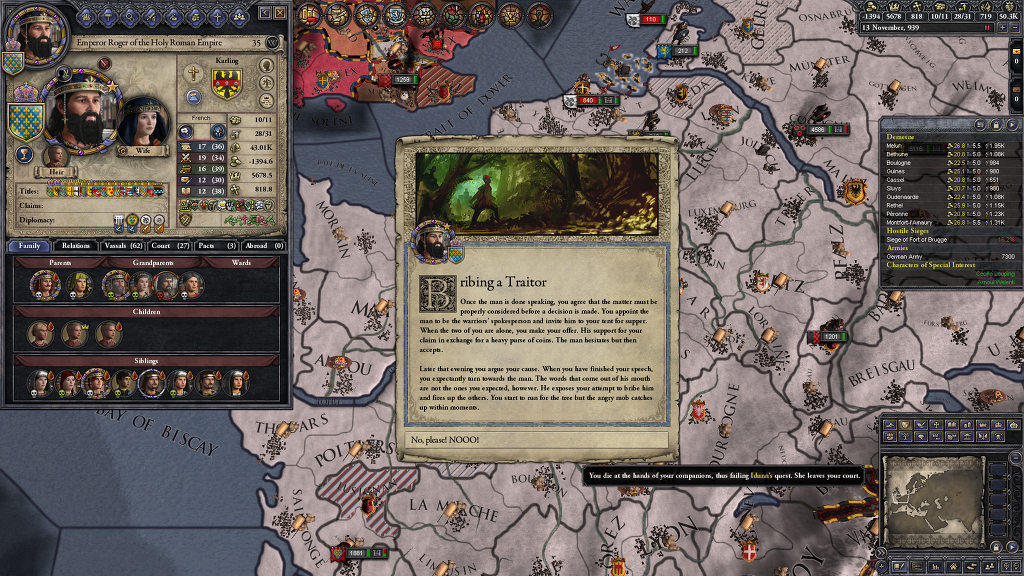The height and width of the screenshot is (576, 1024).
Task: Open the Vassals tab
Action: [123, 245]
